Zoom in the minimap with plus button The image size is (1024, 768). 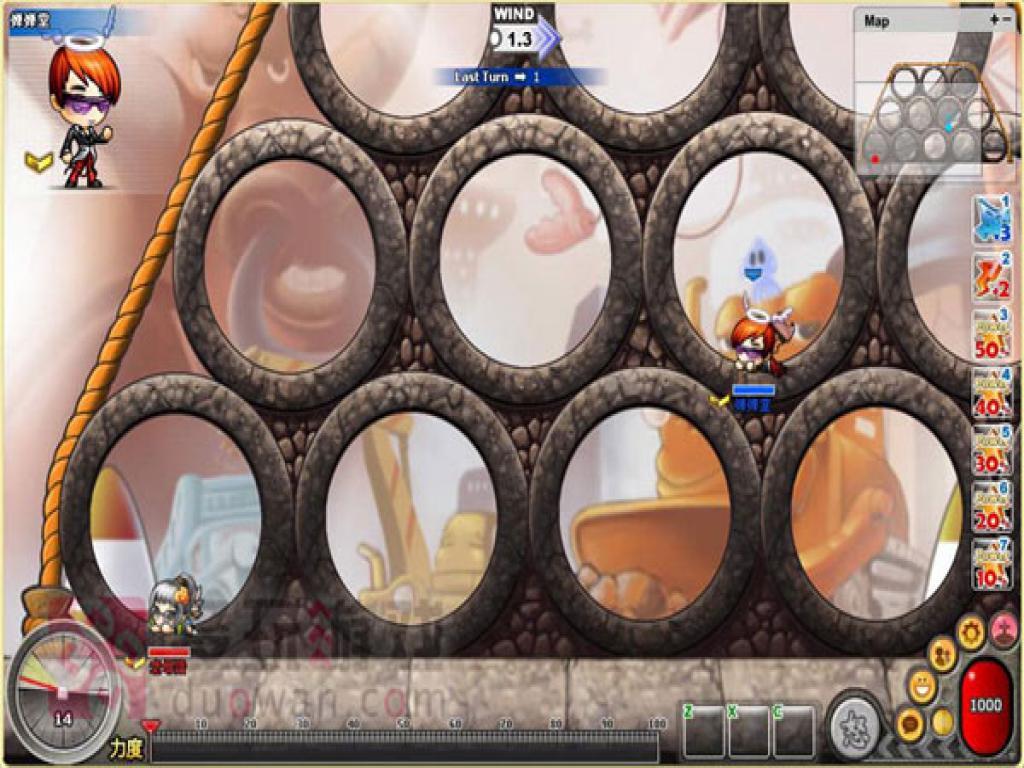[x=993, y=19]
